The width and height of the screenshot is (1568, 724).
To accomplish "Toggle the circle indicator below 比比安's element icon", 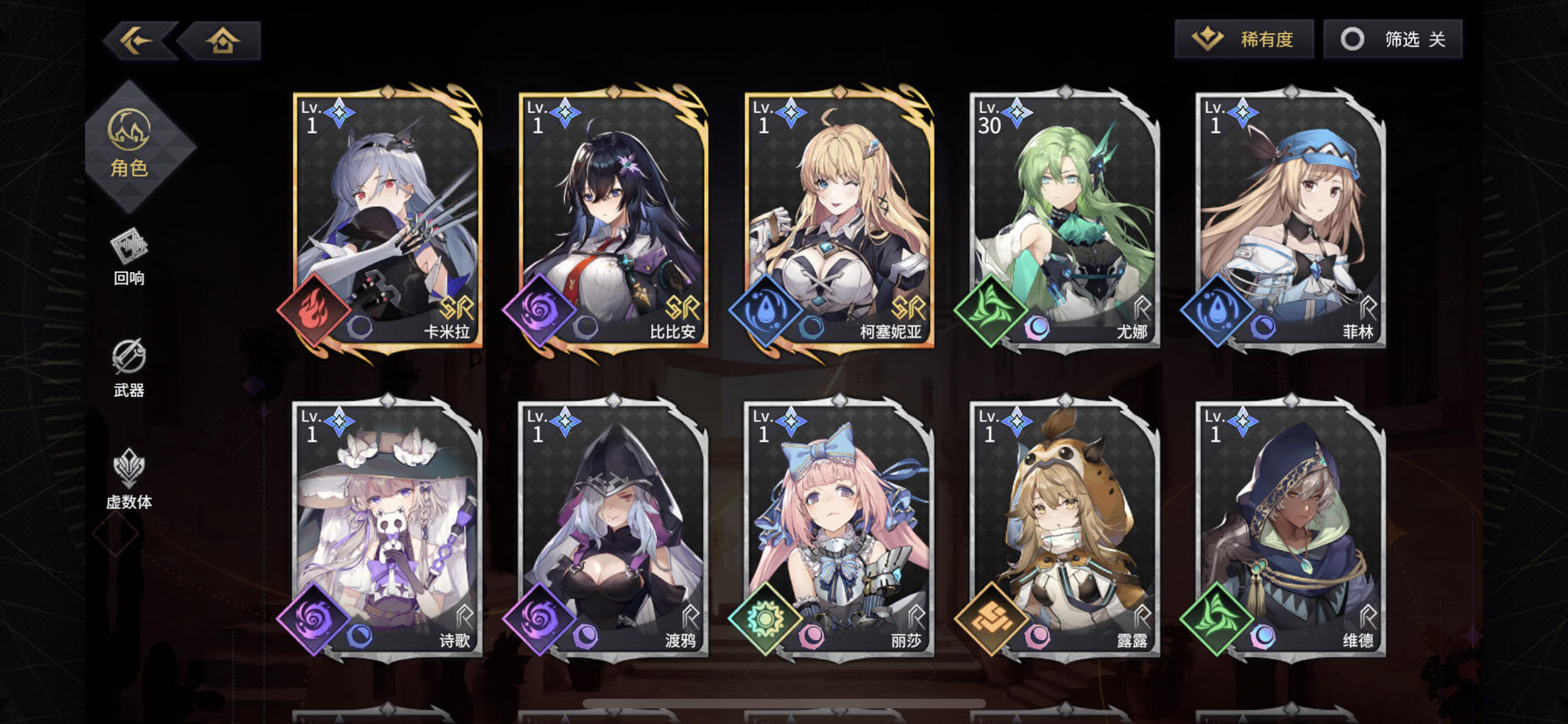I will 584,325.
